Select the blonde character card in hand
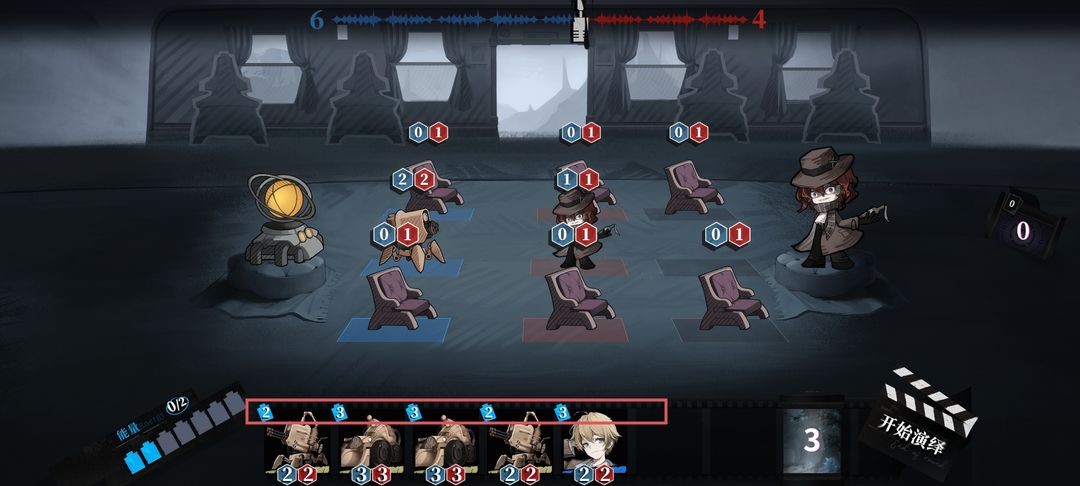This screenshot has height=486, width=1080. pos(596,446)
